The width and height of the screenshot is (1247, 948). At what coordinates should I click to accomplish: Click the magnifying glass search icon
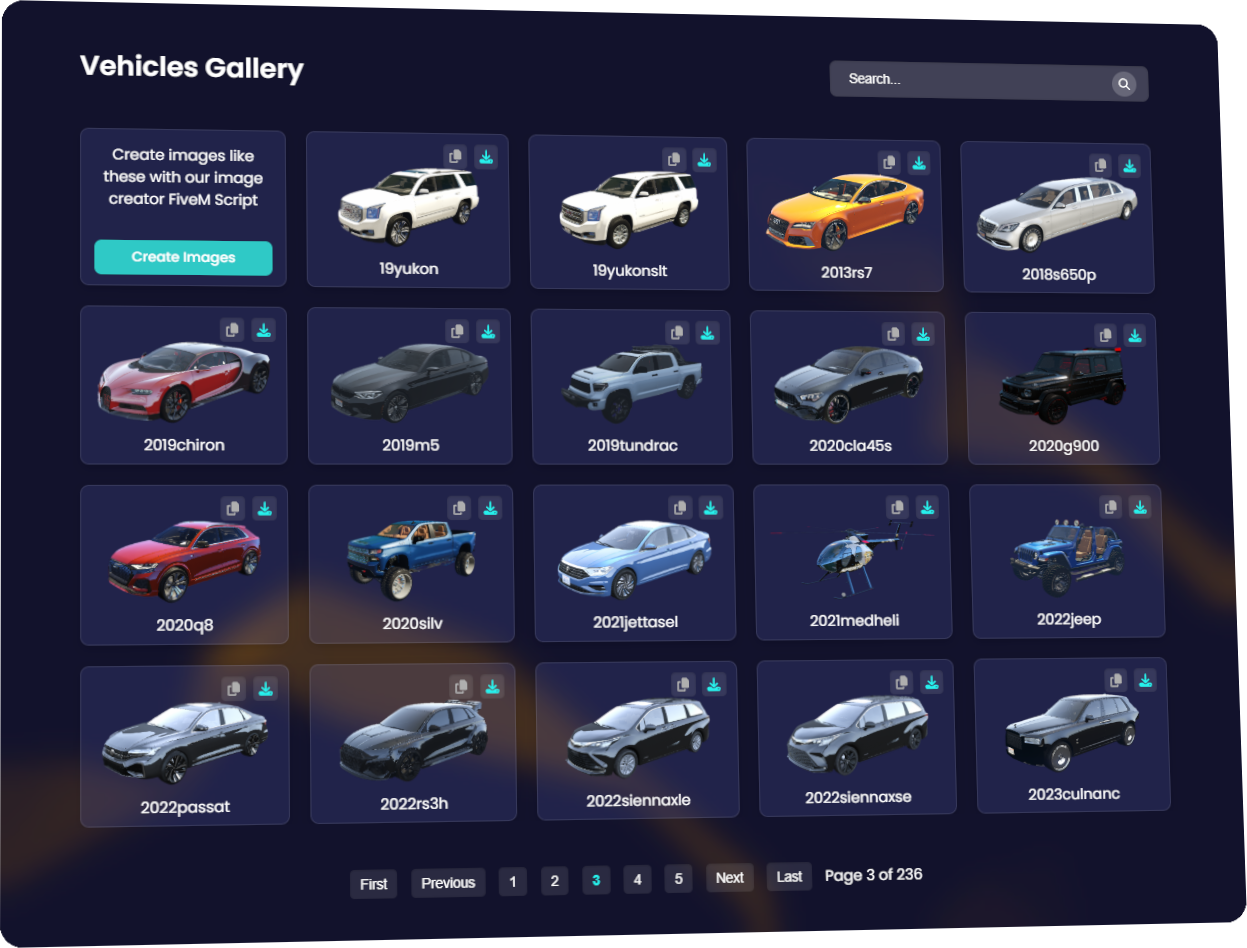click(x=1124, y=85)
